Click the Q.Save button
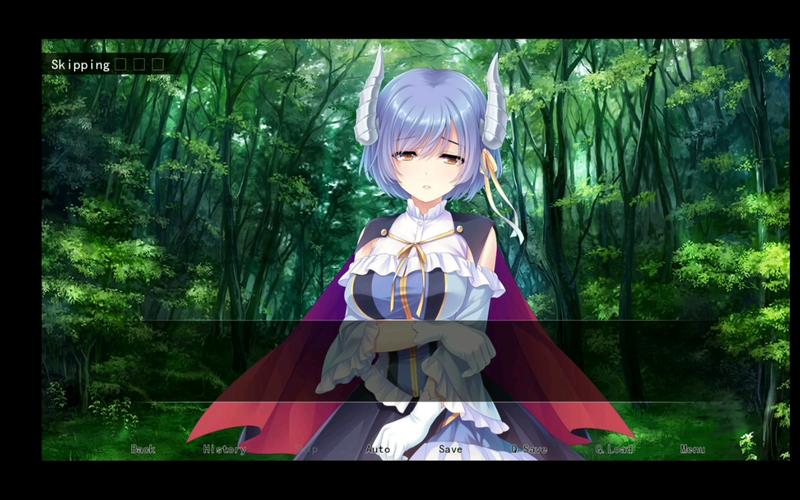This screenshot has width=800, height=500. (529, 450)
